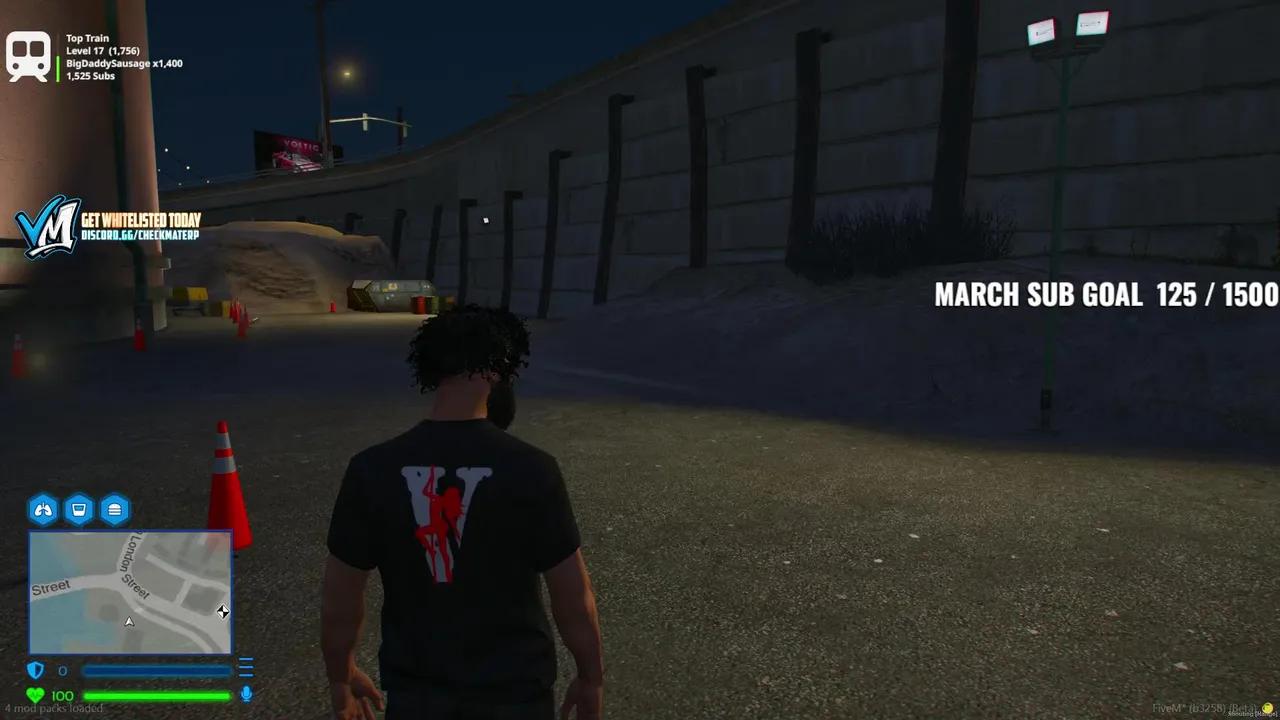Image resolution: width=1280 pixels, height=720 pixels.
Task: Expand the Top Train level details
Action: (101, 49)
